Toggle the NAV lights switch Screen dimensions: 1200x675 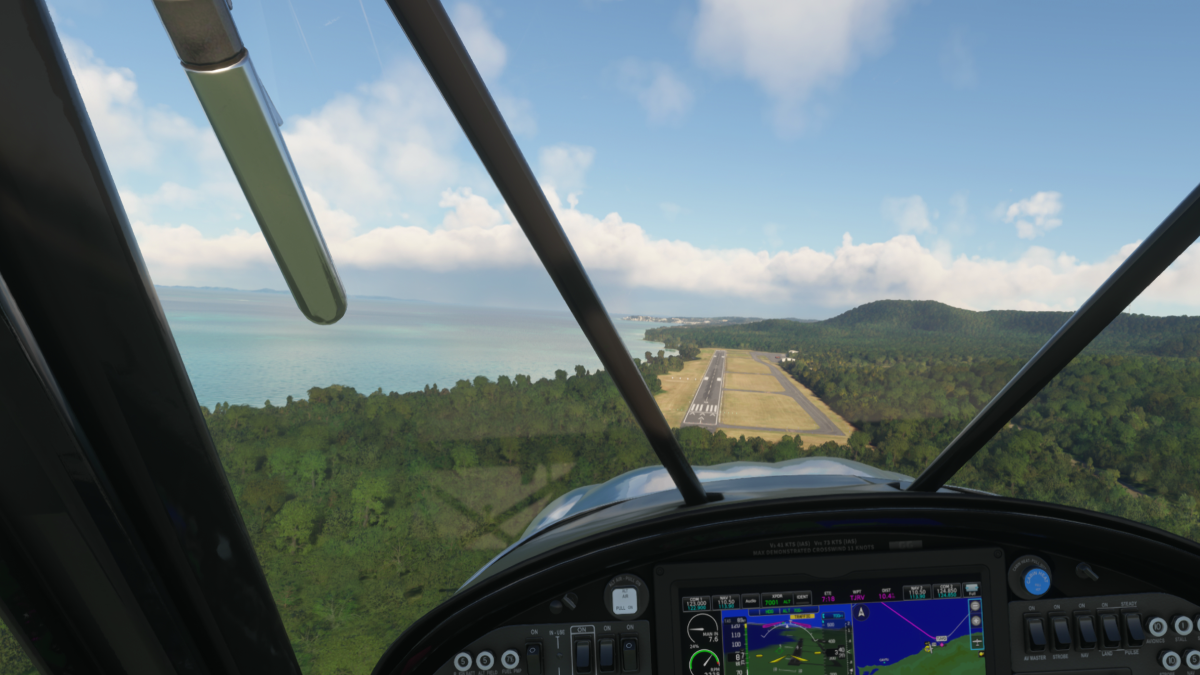point(1085,632)
